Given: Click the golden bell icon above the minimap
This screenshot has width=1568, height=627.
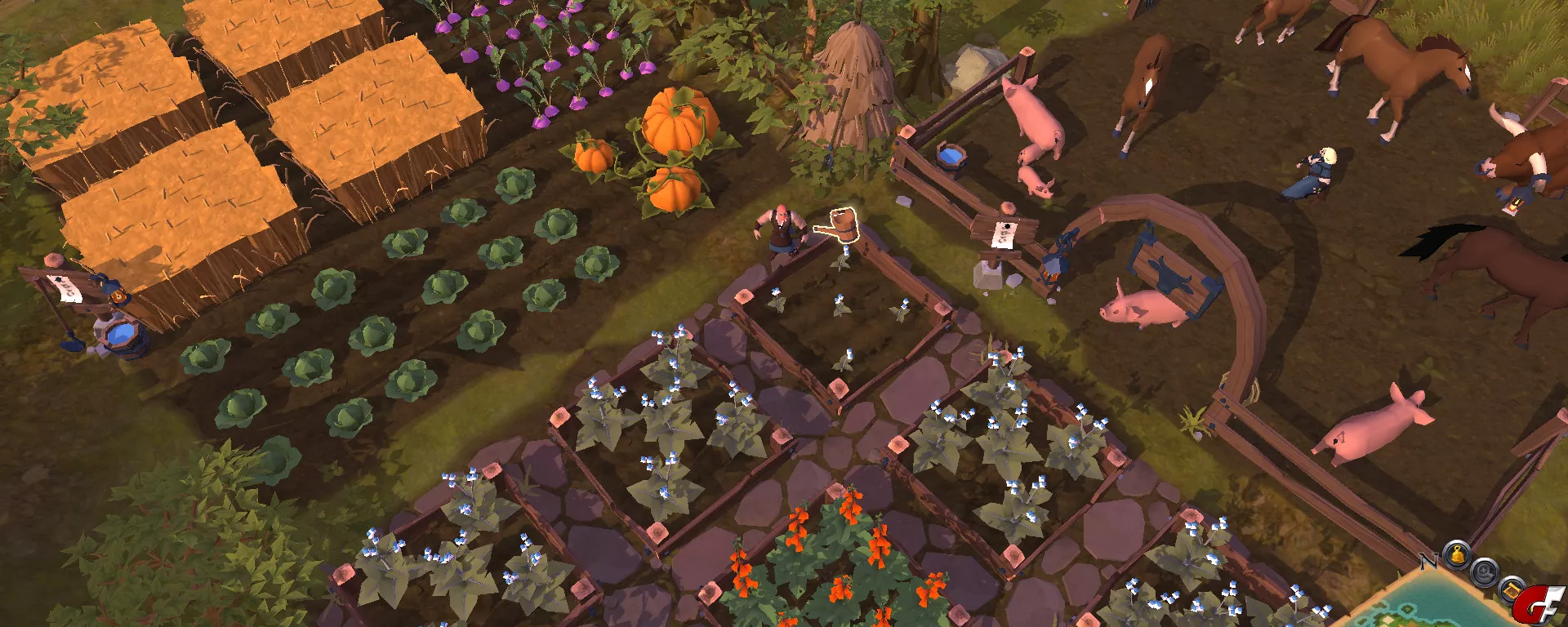Looking at the screenshot, I should [x=1456, y=555].
